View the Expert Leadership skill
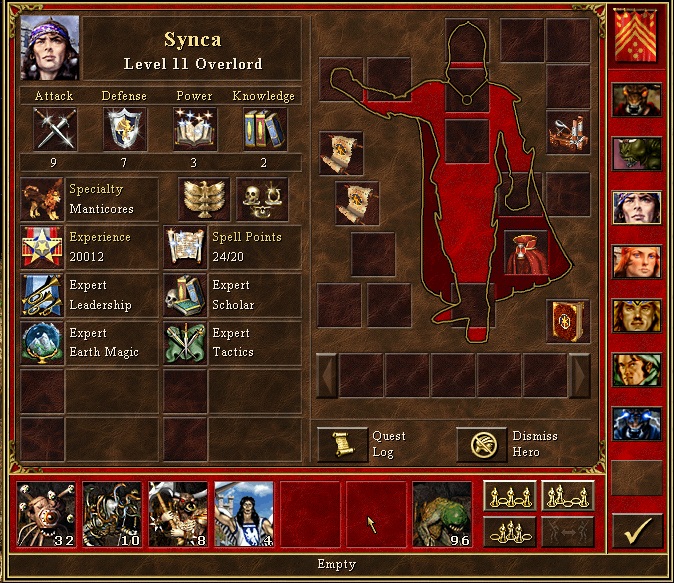Viewport: 674px width, 583px height. (42, 295)
